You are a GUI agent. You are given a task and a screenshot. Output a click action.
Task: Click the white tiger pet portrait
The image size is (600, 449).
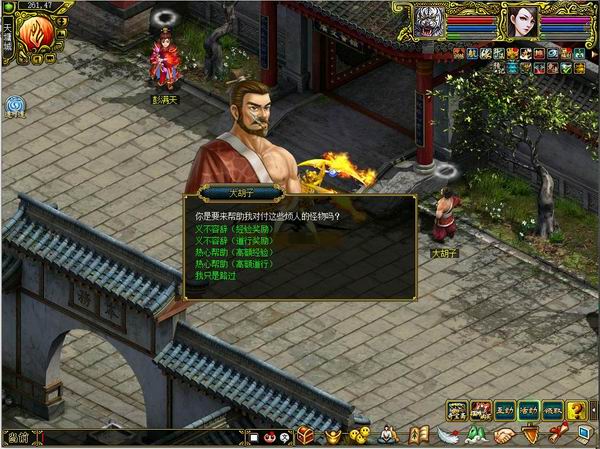click(x=429, y=20)
